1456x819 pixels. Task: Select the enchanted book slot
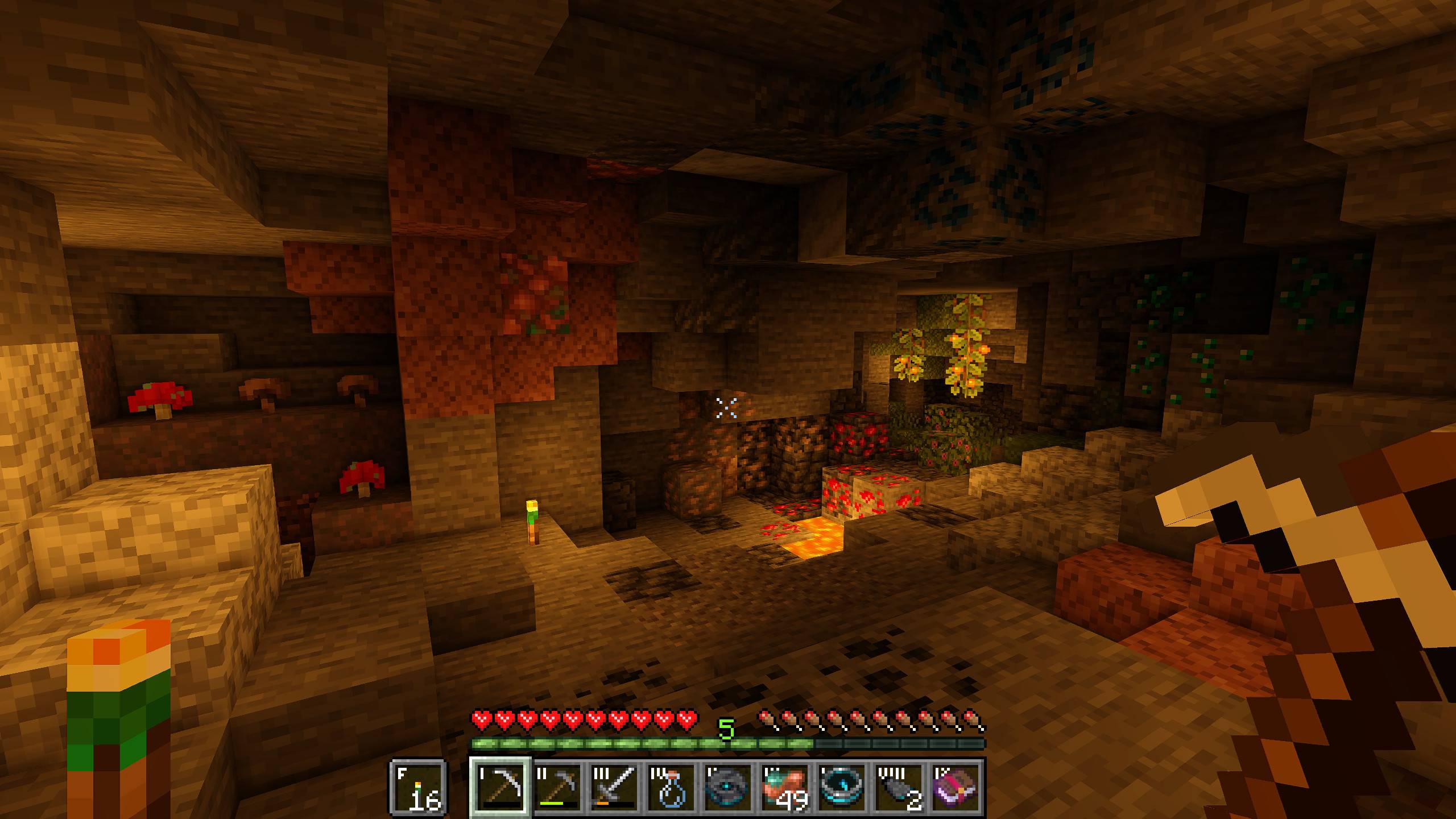(956, 788)
